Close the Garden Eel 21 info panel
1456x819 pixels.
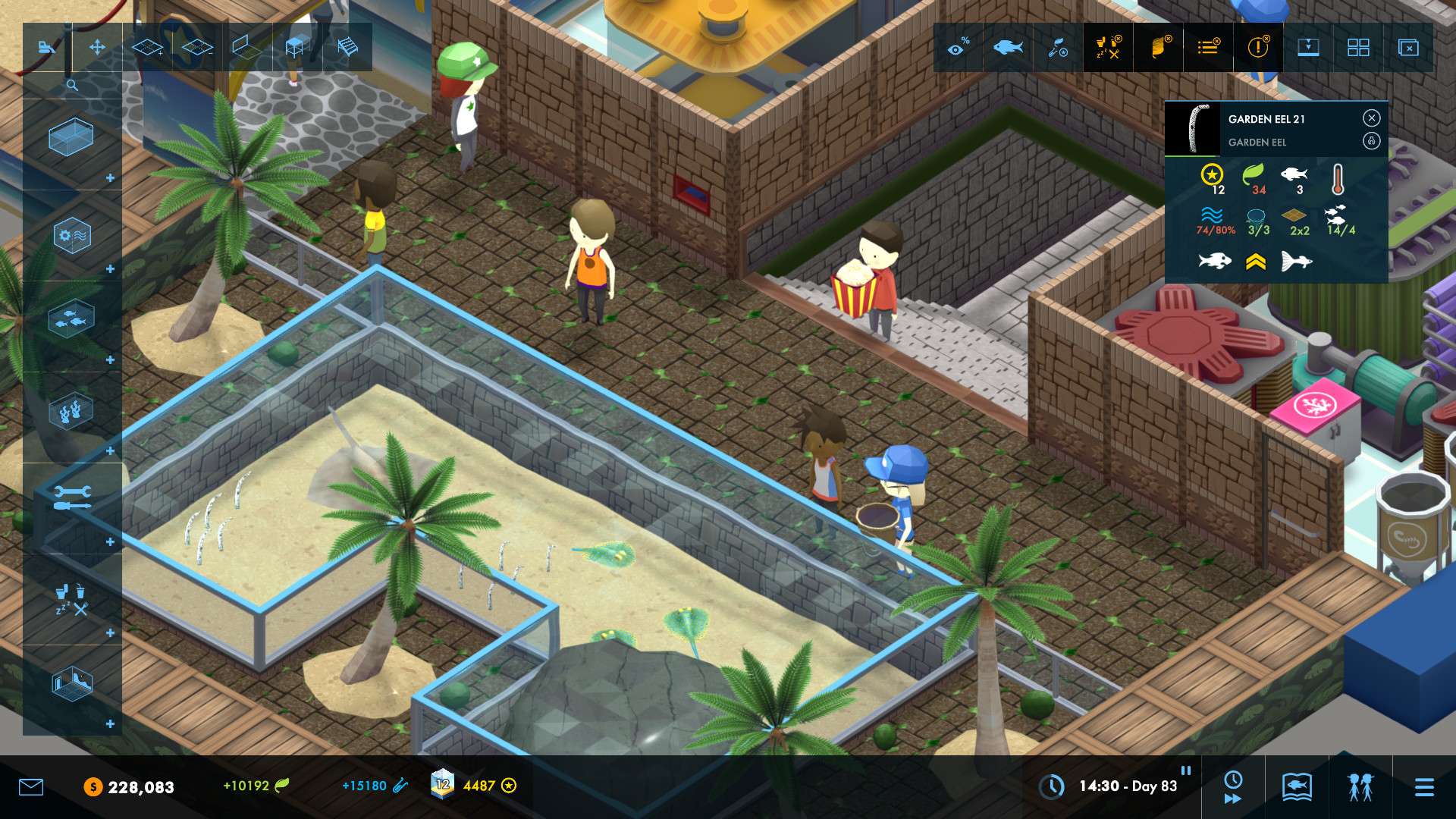1371,118
